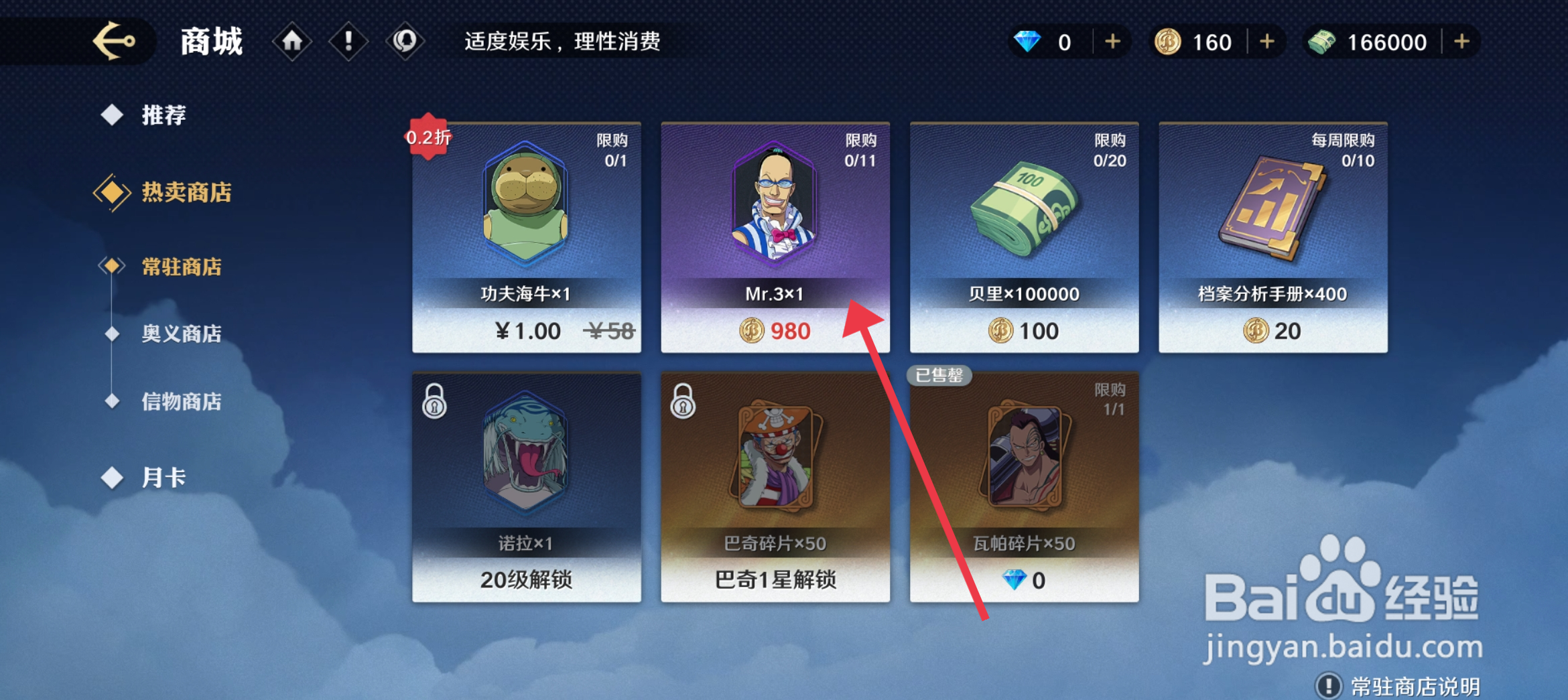The image size is (1568, 700).
Task: Select the 奥义商店 menu entry
Action: click(x=181, y=334)
